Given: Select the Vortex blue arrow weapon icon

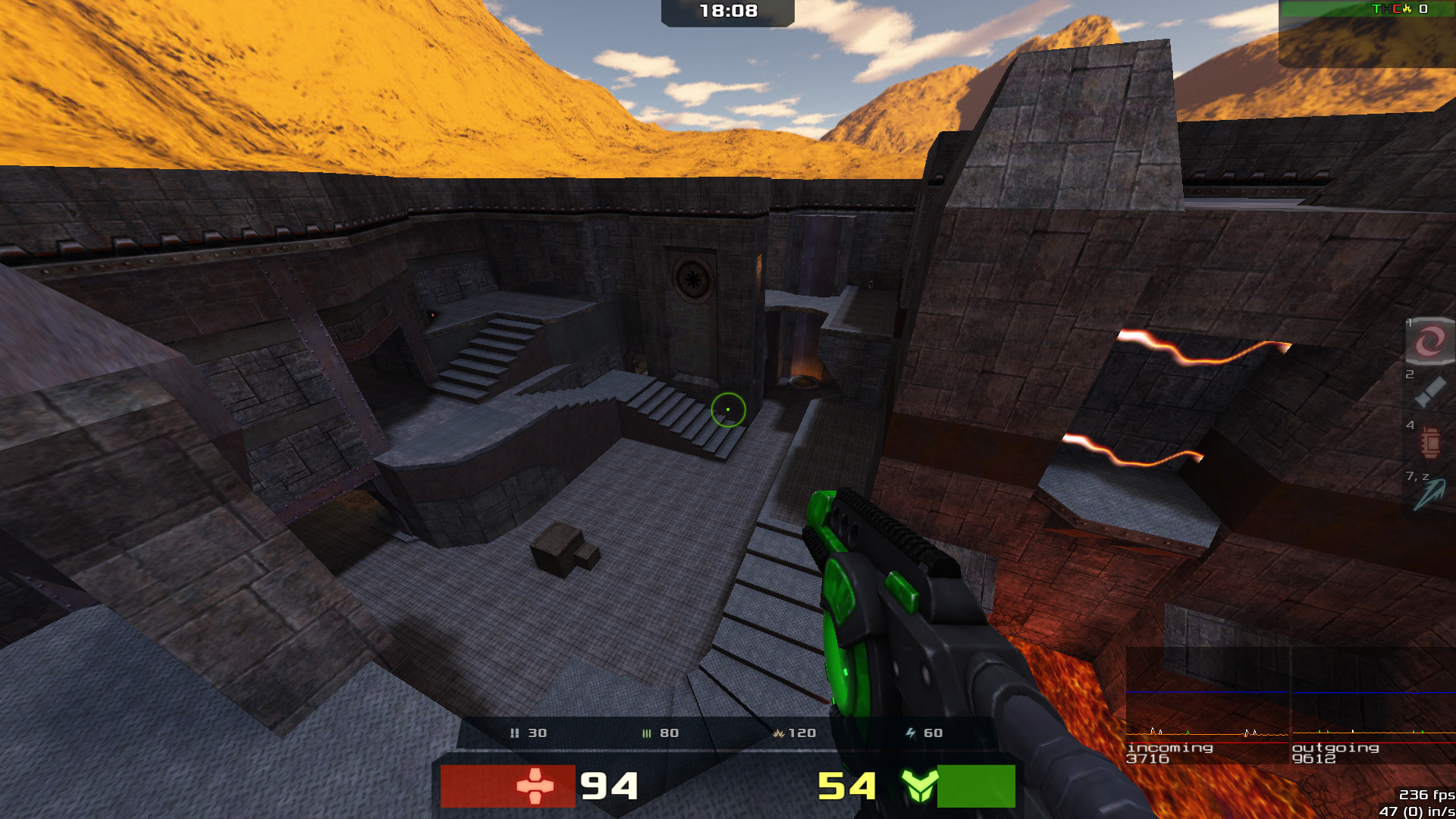Looking at the screenshot, I should [x=1429, y=494].
